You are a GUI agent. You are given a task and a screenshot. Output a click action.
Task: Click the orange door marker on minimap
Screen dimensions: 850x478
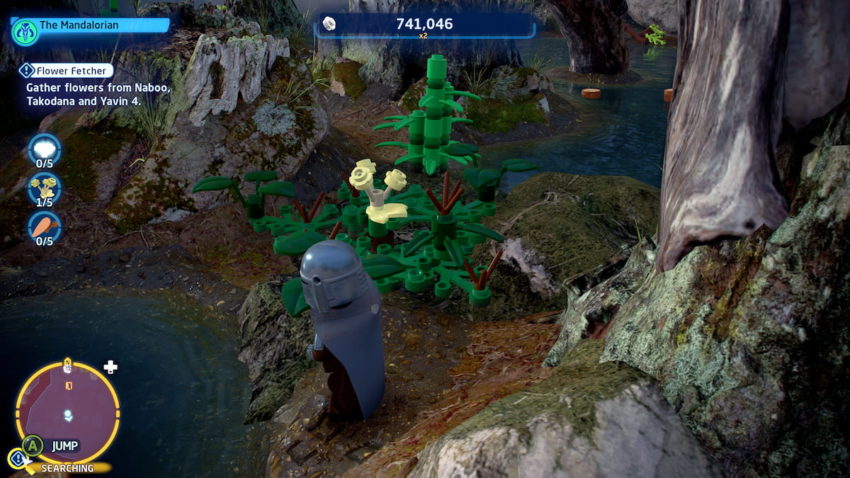point(68,385)
